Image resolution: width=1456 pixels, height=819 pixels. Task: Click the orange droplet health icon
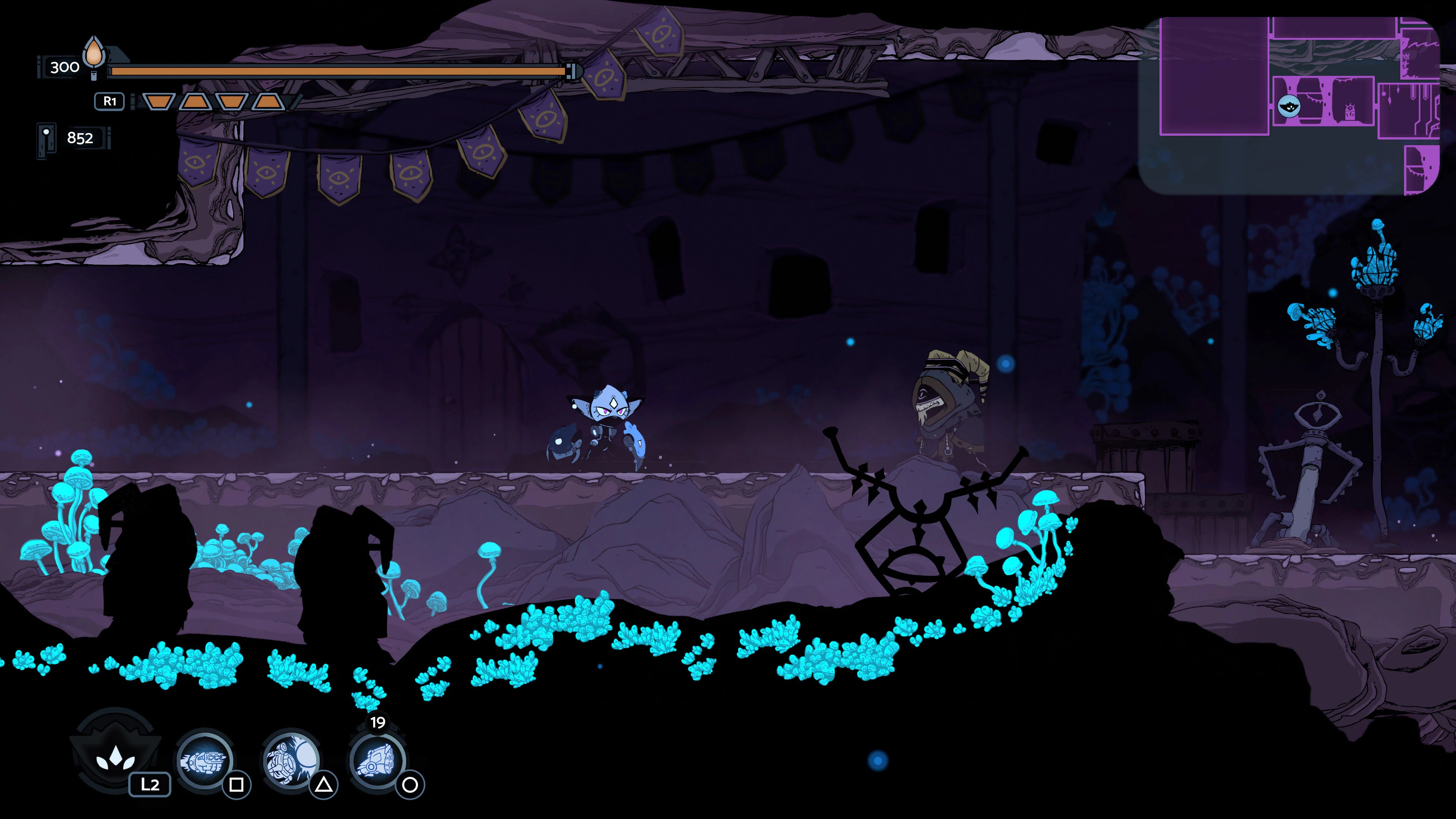tap(93, 54)
